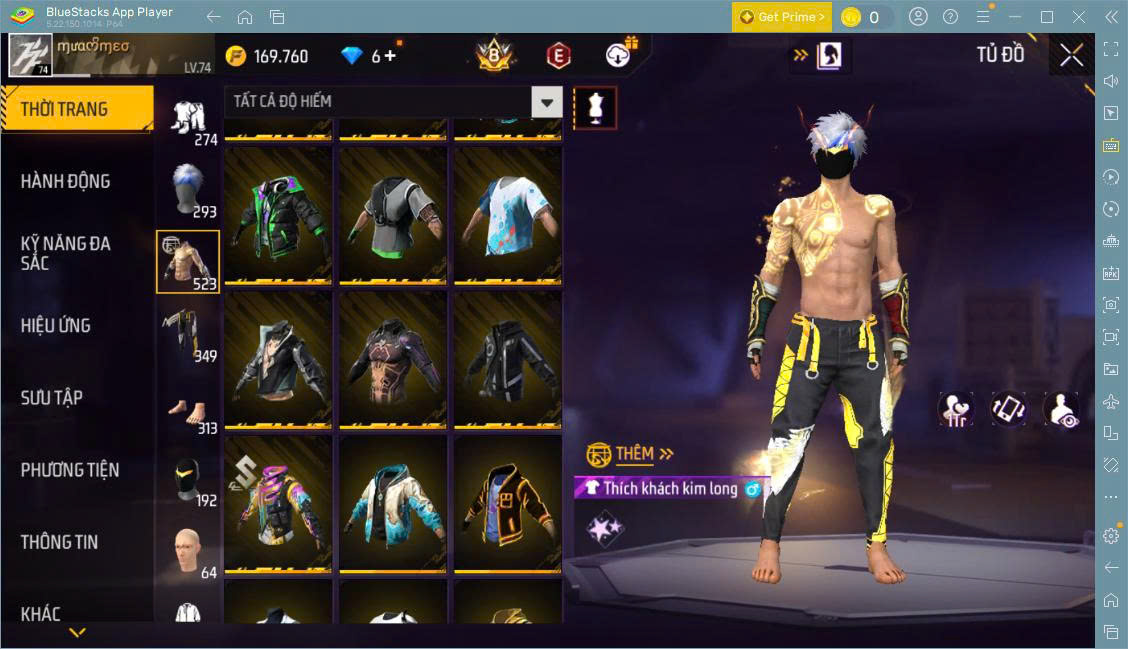Viewport: 1128px width, 649px height.
Task: Select the THÔNG TIN tab
Action: [60, 541]
